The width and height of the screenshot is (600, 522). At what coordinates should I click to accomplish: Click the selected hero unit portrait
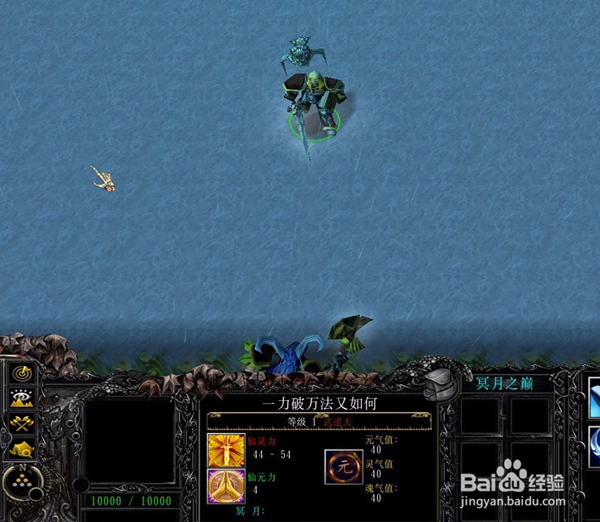tap(132, 441)
